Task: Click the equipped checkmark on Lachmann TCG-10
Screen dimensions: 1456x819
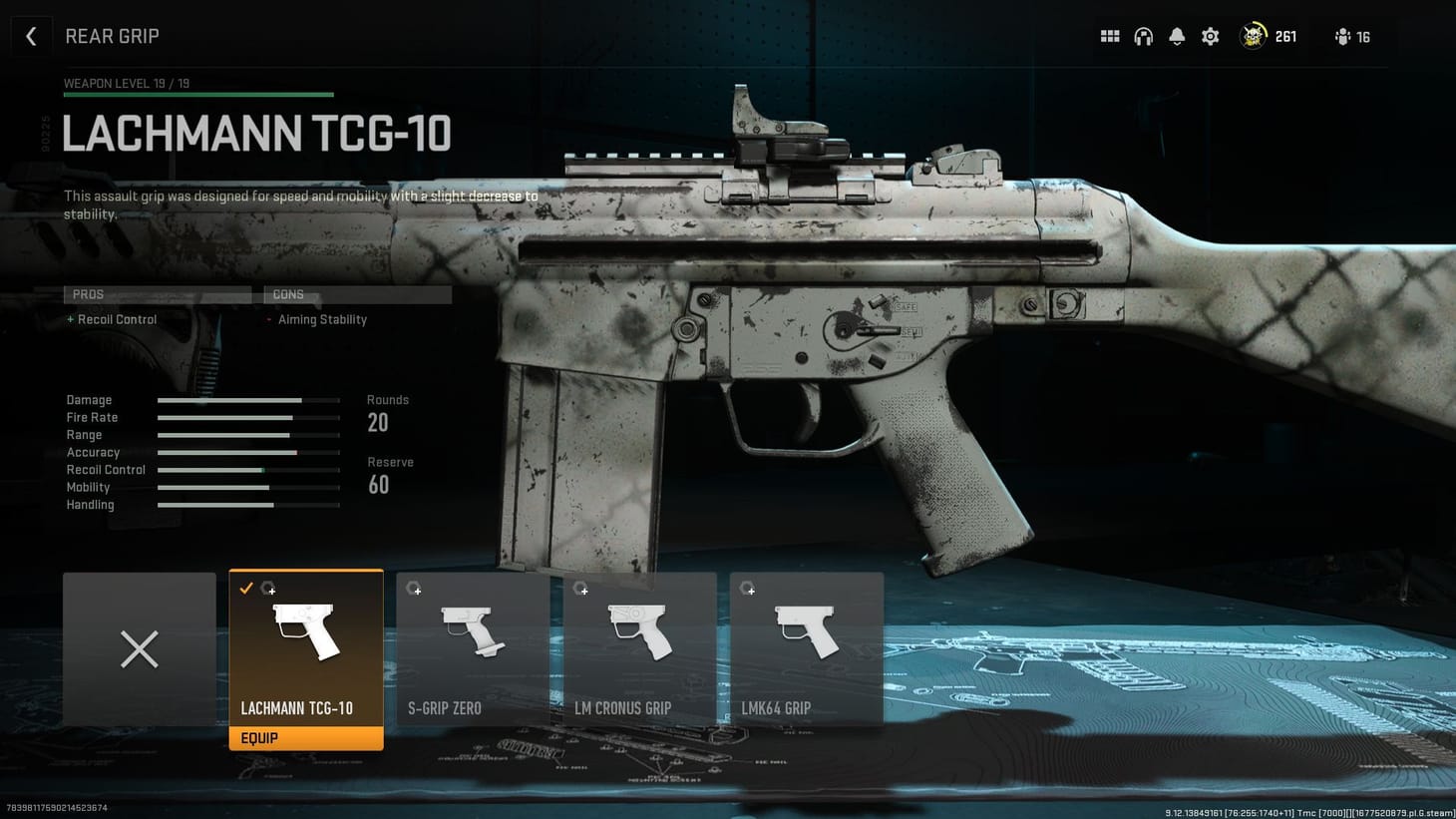Action: (x=246, y=589)
